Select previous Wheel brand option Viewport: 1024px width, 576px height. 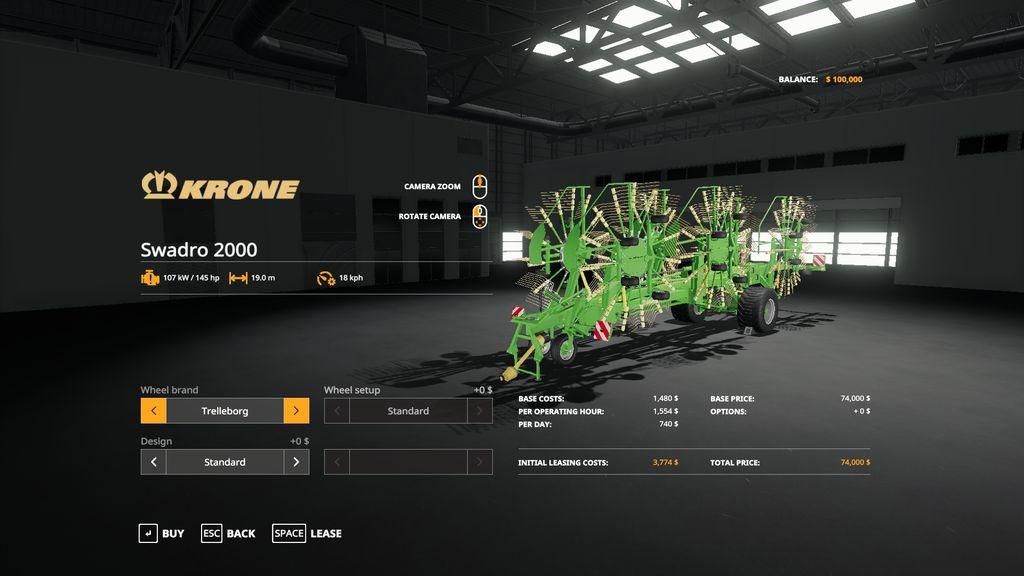(x=153, y=411)
